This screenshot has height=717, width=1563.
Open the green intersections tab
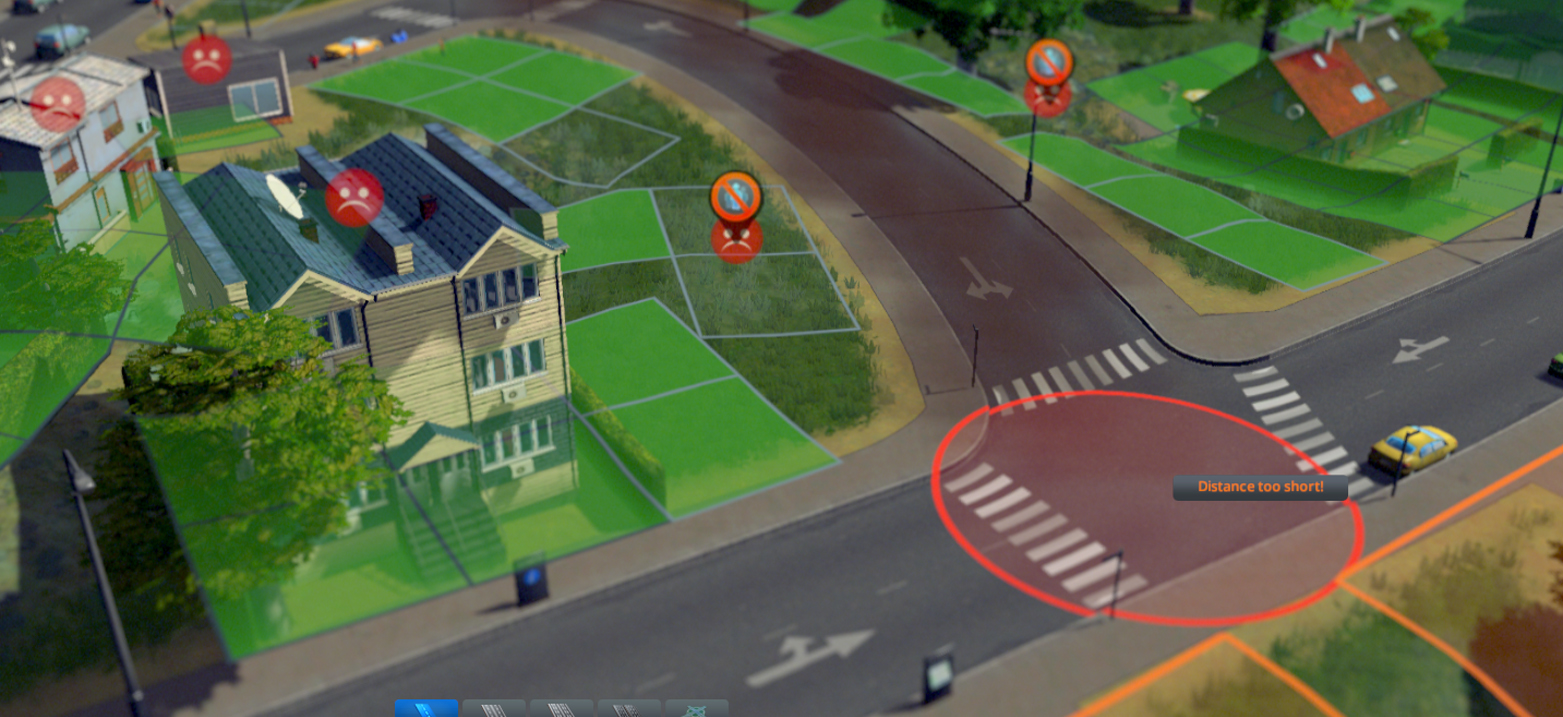coord(696,709)
